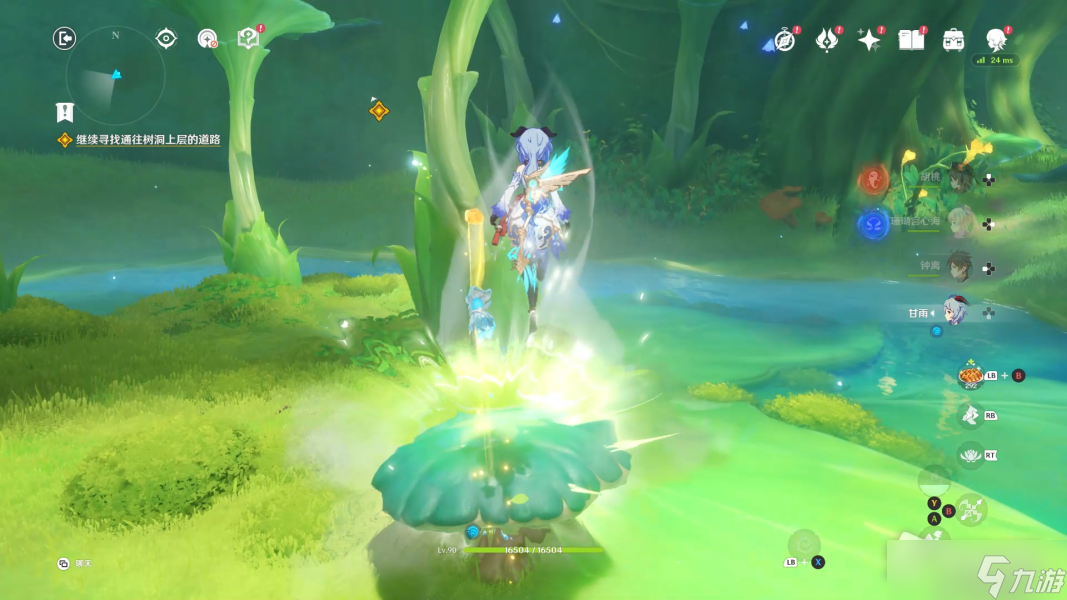The height and width of the screenshot is (600, 1067).
Task: Open the adventurer handbook book icon
Action: click(x=911, y=40)
